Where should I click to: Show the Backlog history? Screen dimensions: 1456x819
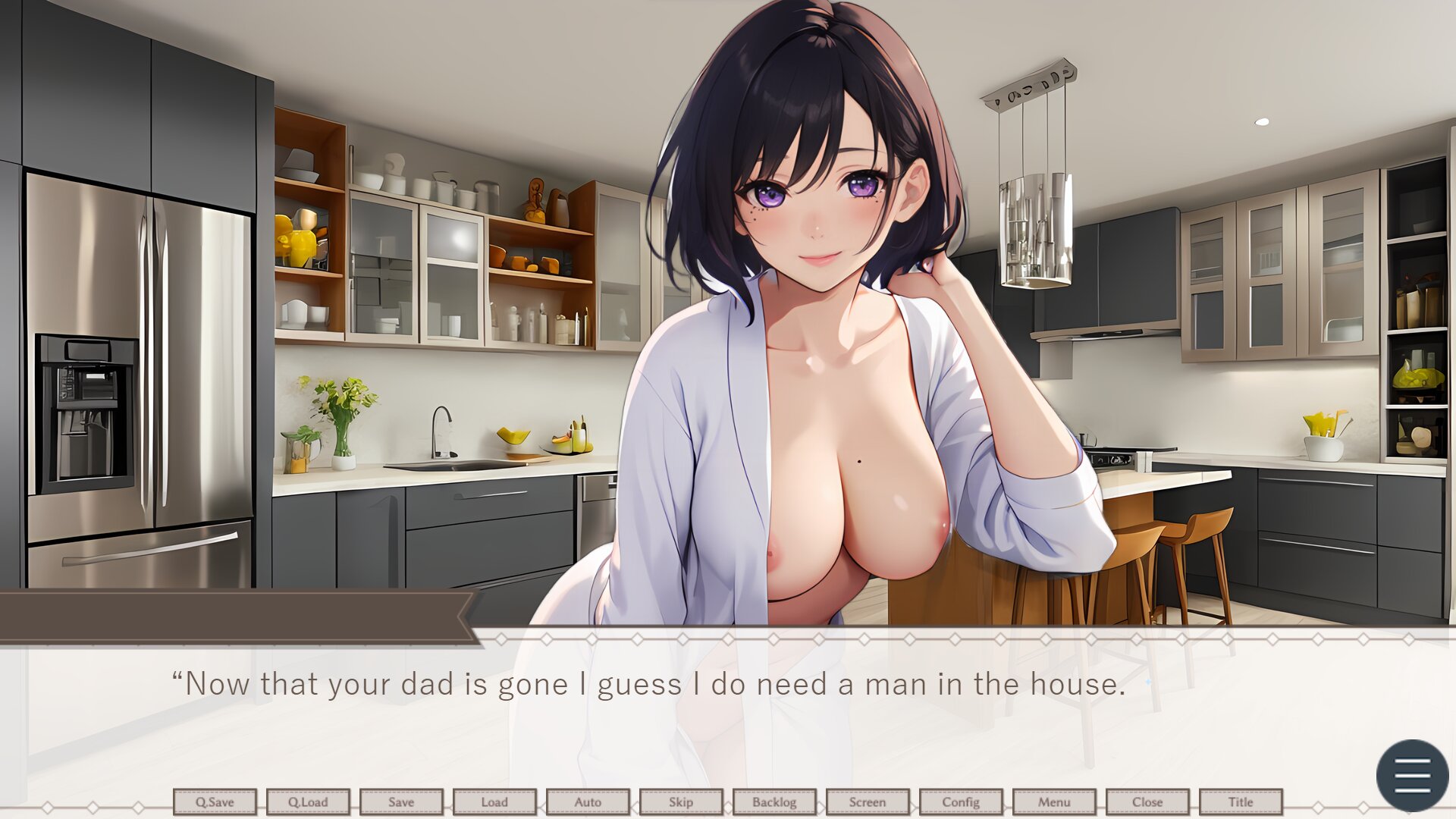[774, 802]
